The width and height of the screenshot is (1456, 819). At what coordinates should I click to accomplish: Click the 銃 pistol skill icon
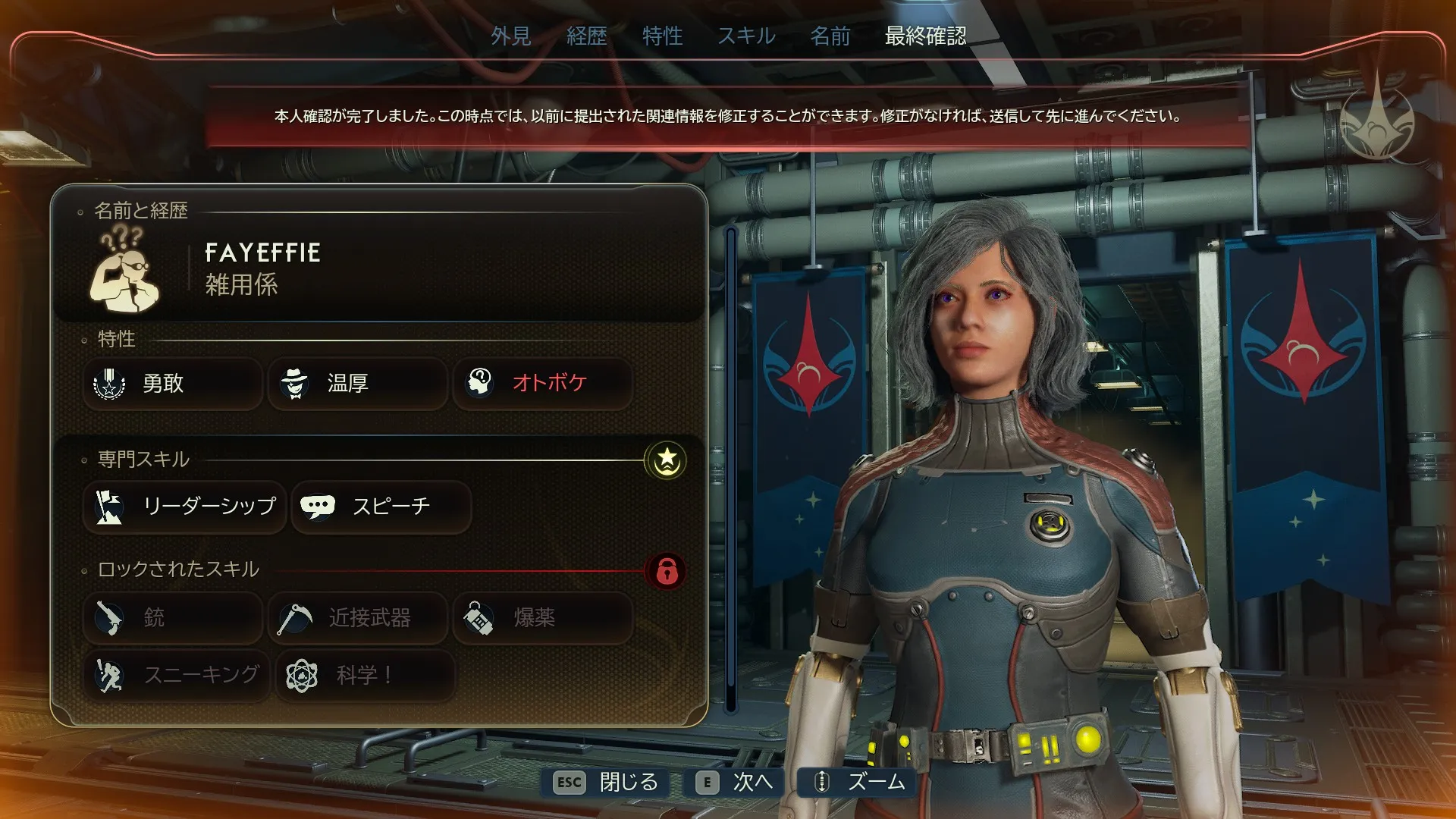[x=109, y=618]
